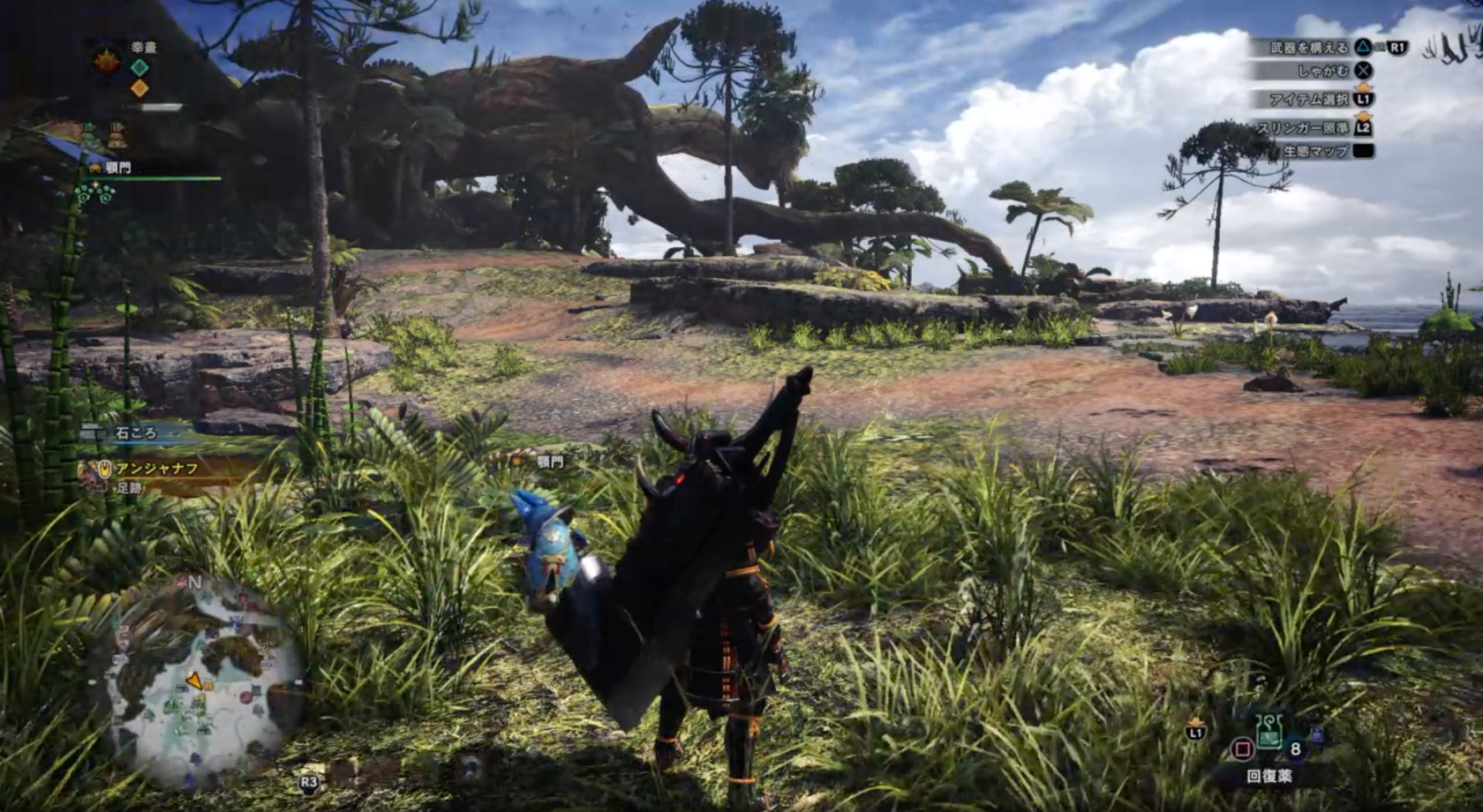This screenshot has width=1483, height=812.
Task: Open the circular minimap
Action: tap(199, 680)
